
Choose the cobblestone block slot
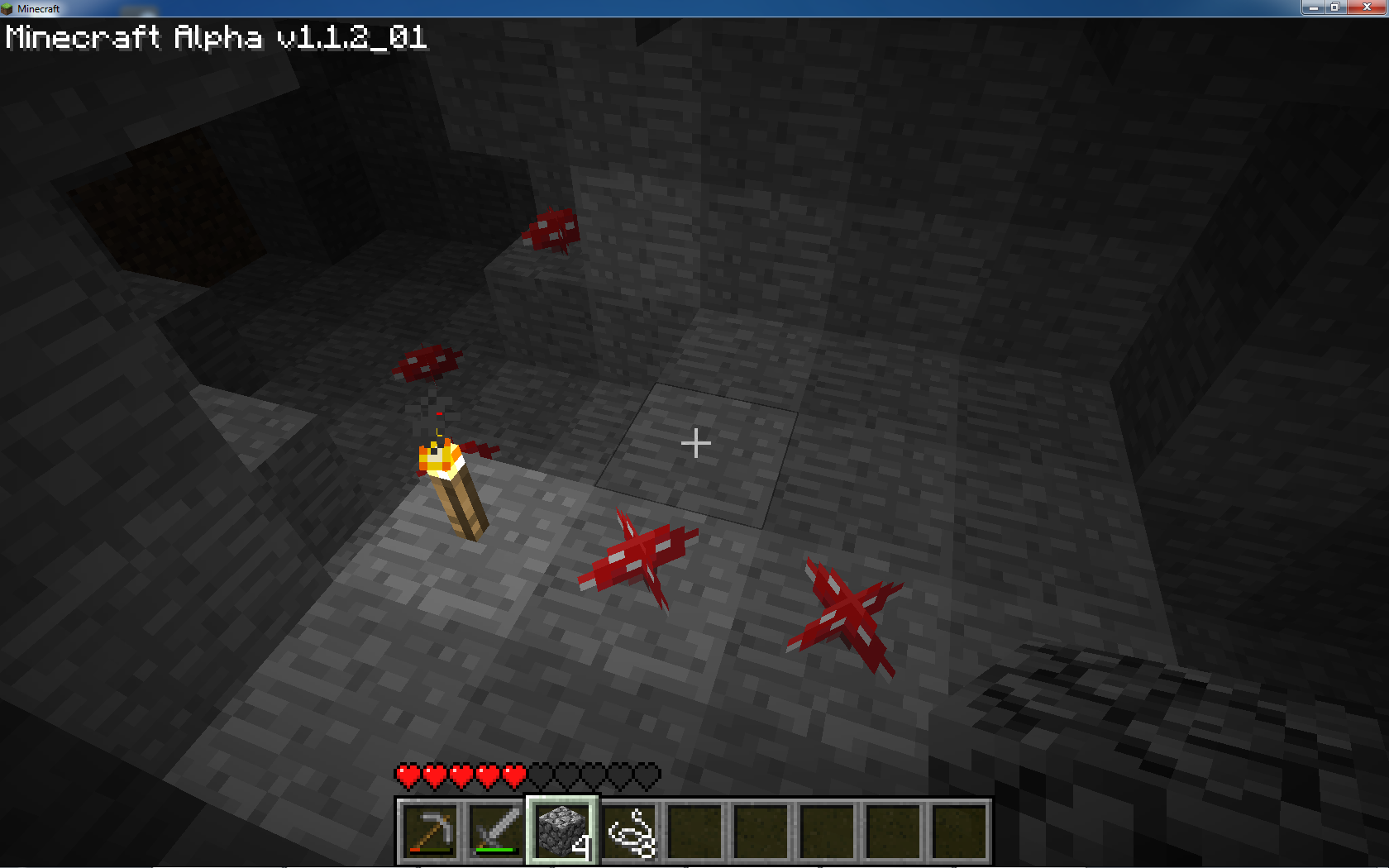[562, 830]
